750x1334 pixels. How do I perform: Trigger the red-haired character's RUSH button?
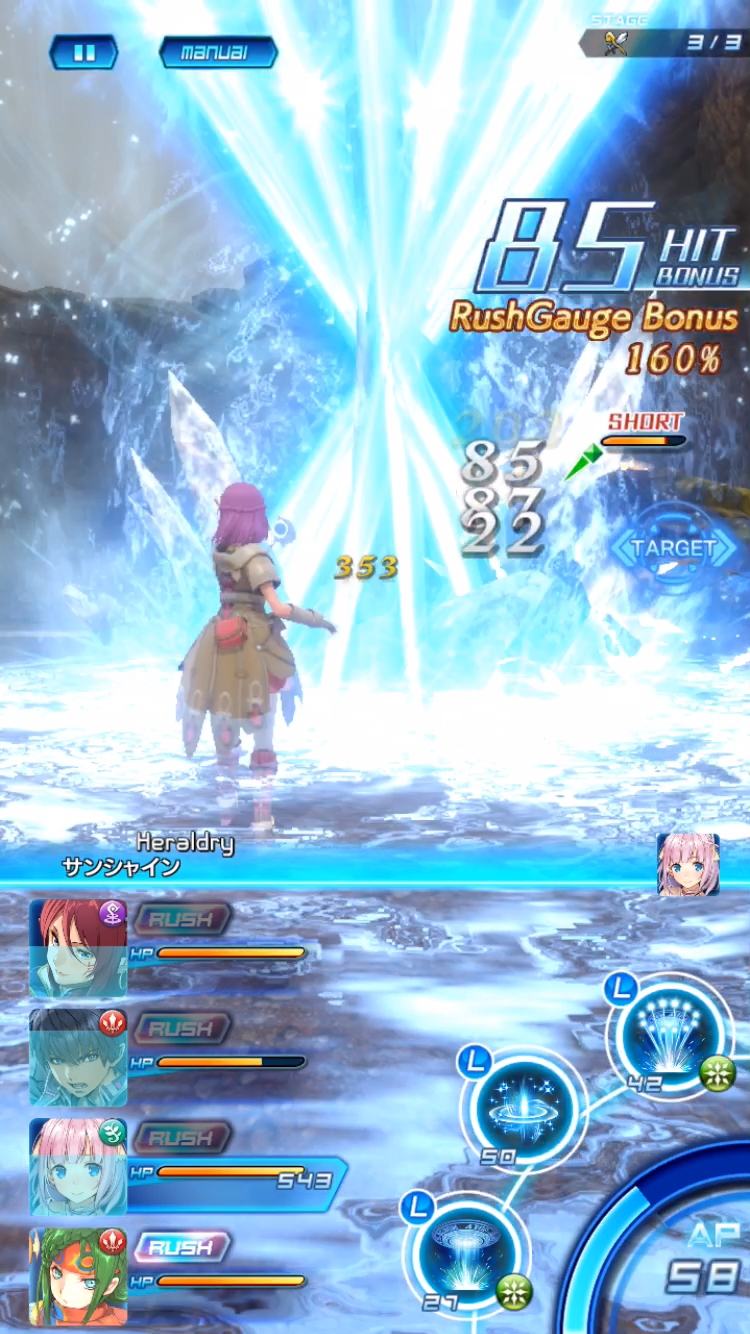tap(181, 918)
